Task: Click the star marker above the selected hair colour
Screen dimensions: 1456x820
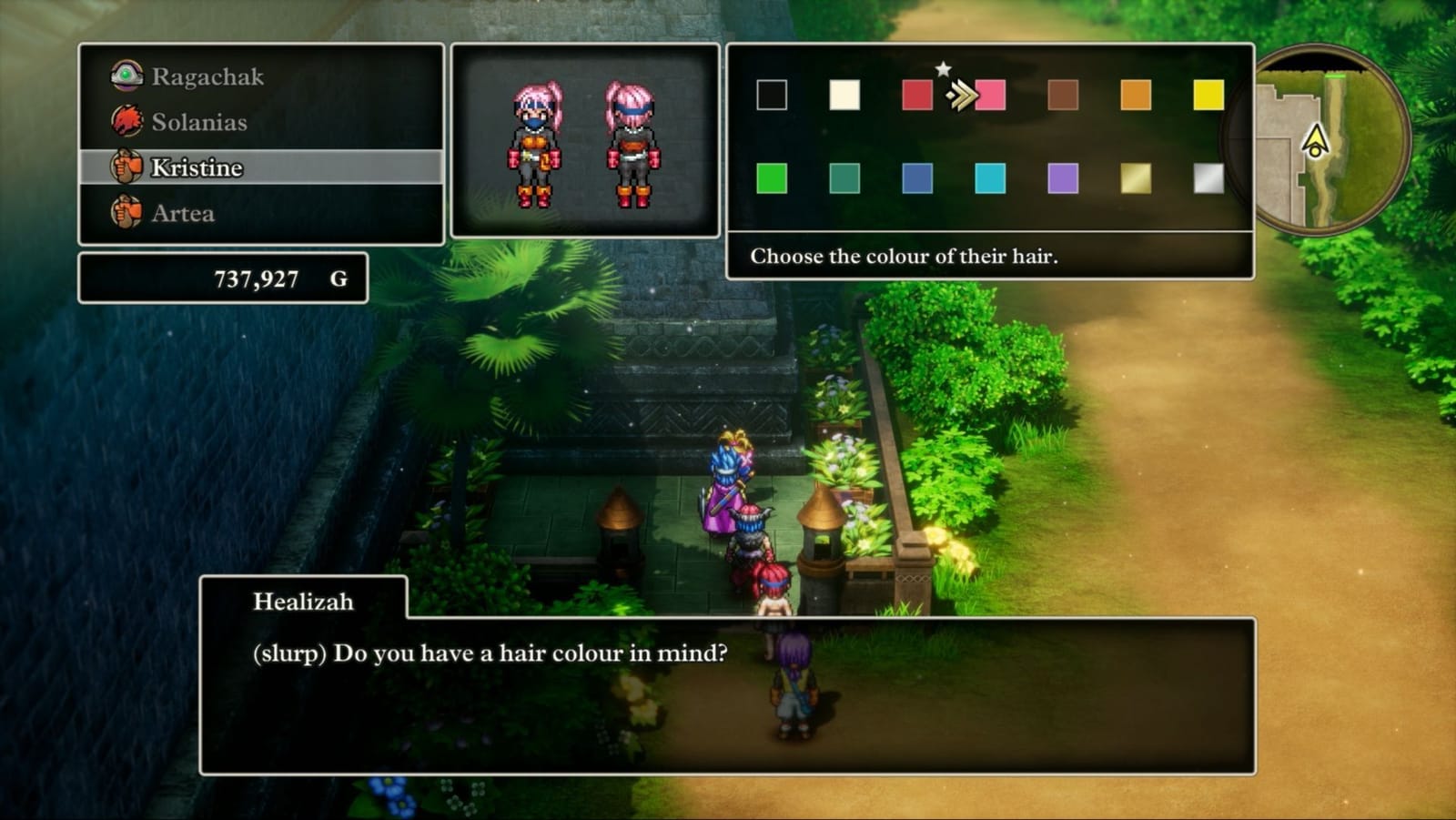Action: point(943,67)
